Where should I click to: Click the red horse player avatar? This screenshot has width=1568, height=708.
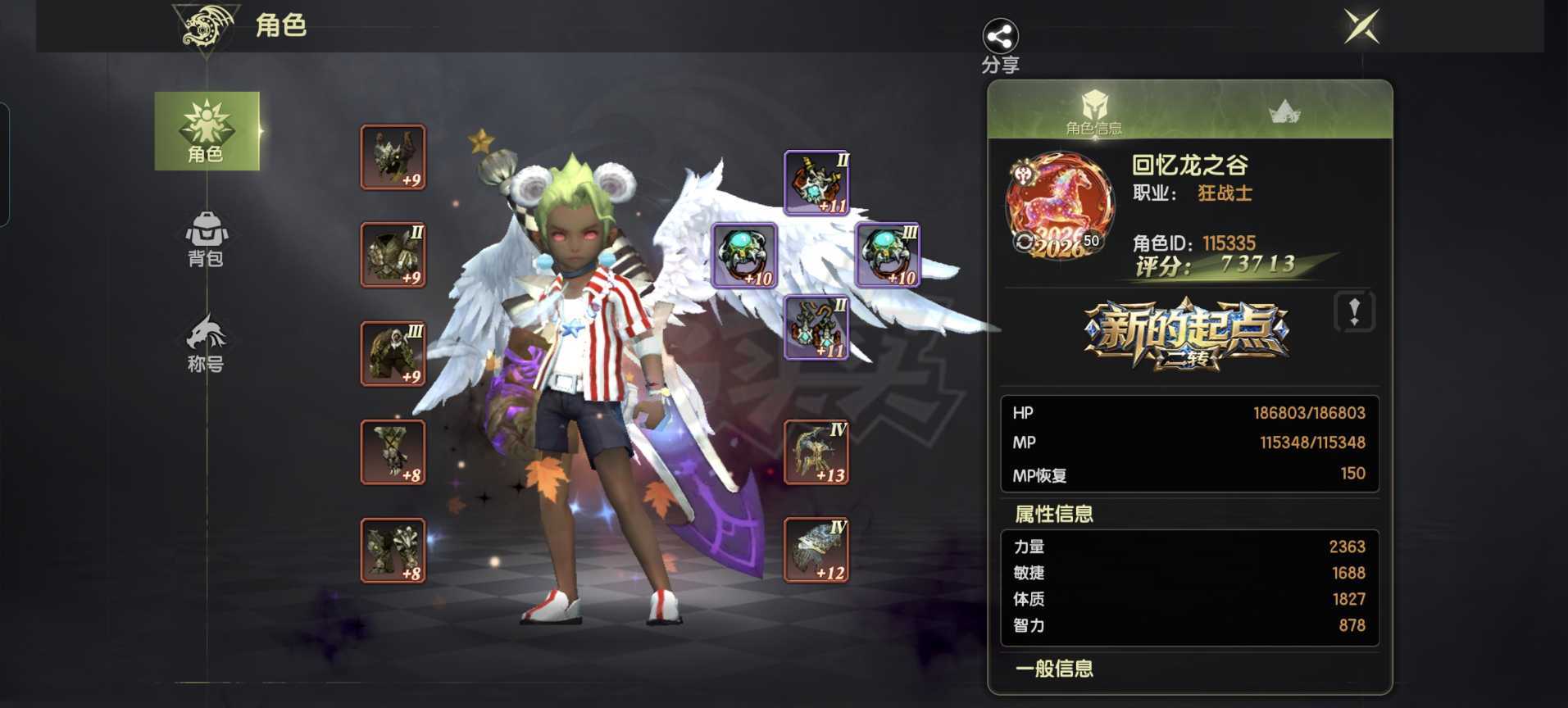tap(1059, 205)
